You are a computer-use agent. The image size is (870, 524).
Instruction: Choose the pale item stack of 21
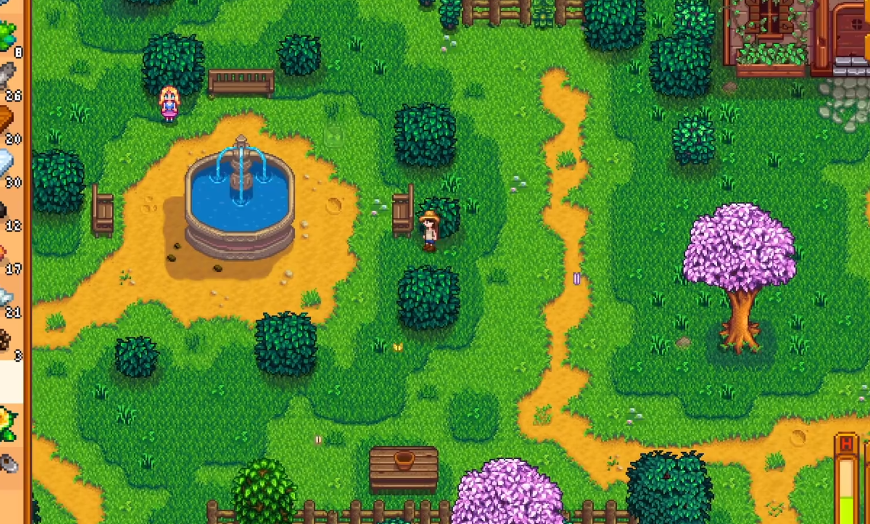pyautogui.click(x=10, y=297)
